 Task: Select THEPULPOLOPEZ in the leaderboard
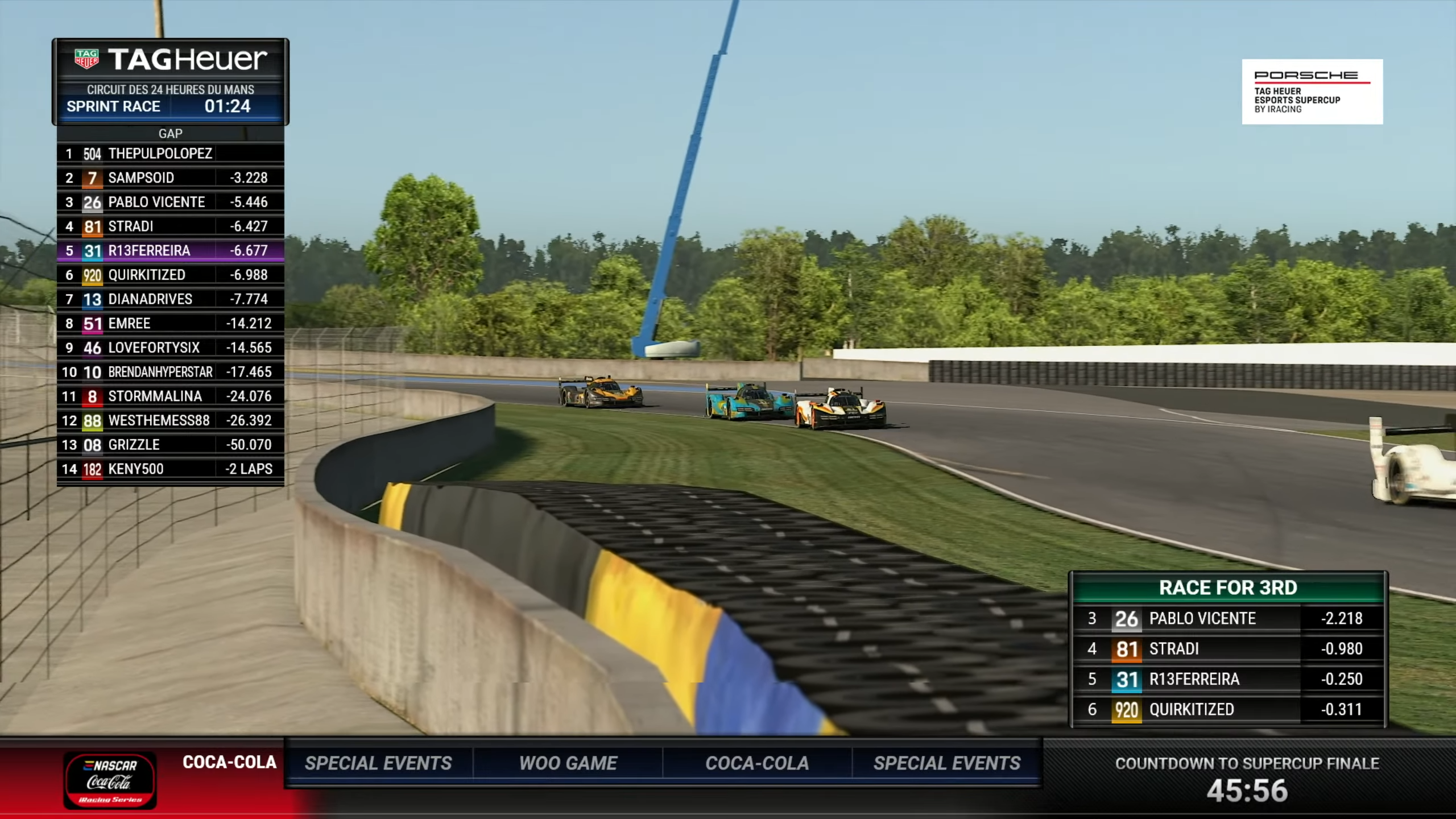coord(160,154)
